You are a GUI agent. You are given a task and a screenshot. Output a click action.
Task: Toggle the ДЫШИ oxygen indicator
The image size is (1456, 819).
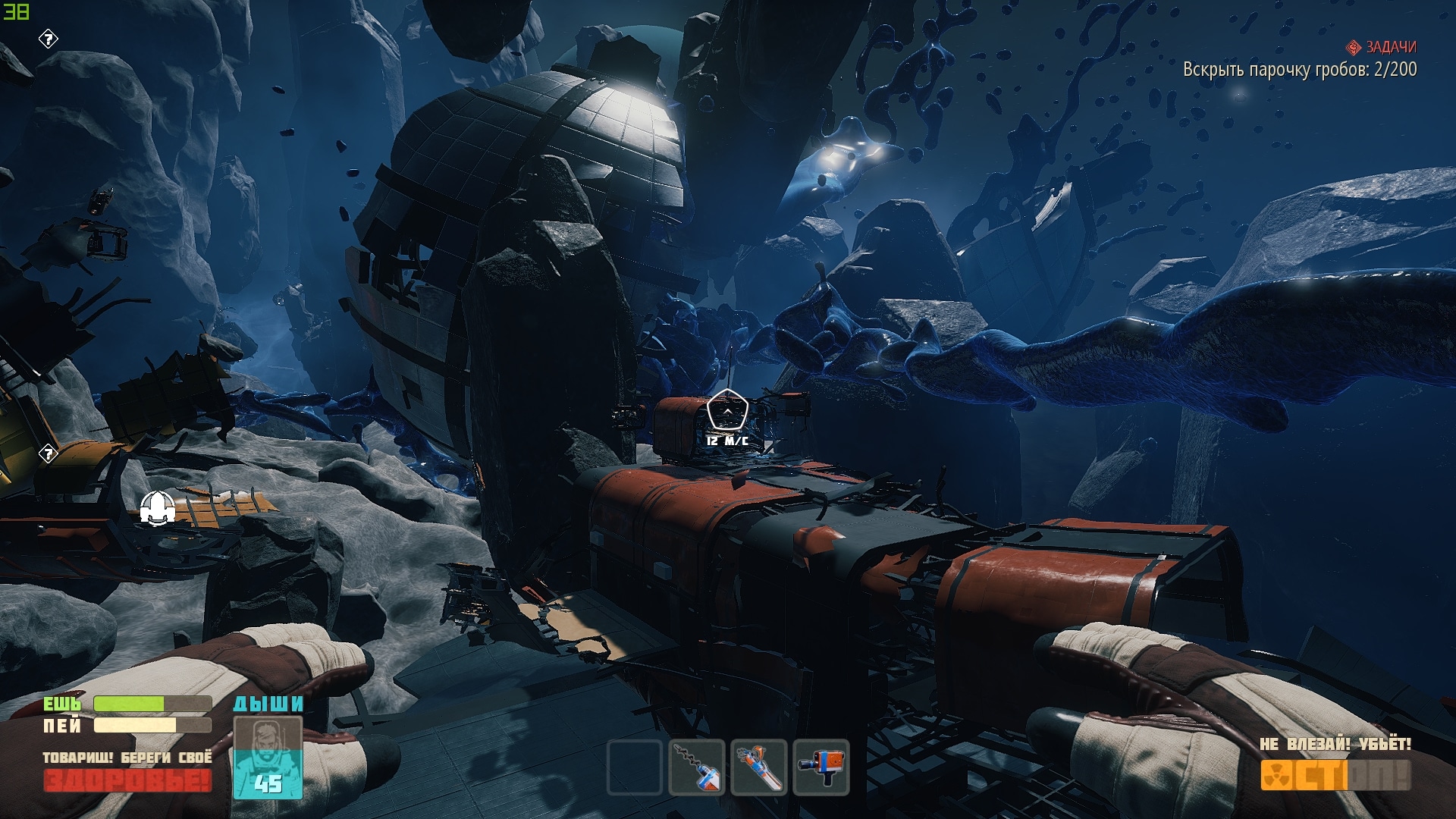(269, 705)
